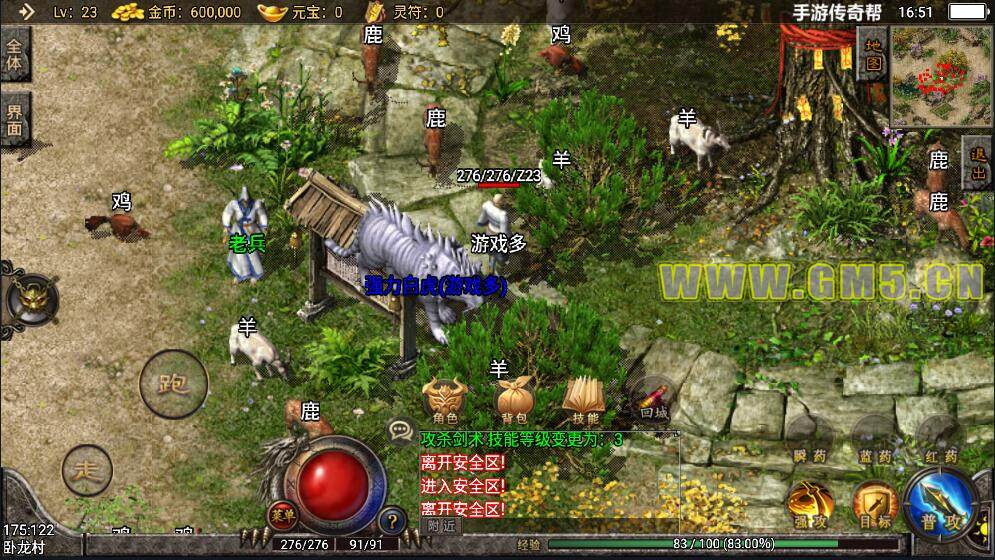995x560 pixels.
Task: Open the 技能 skills book
Action: tap(585, 401)
